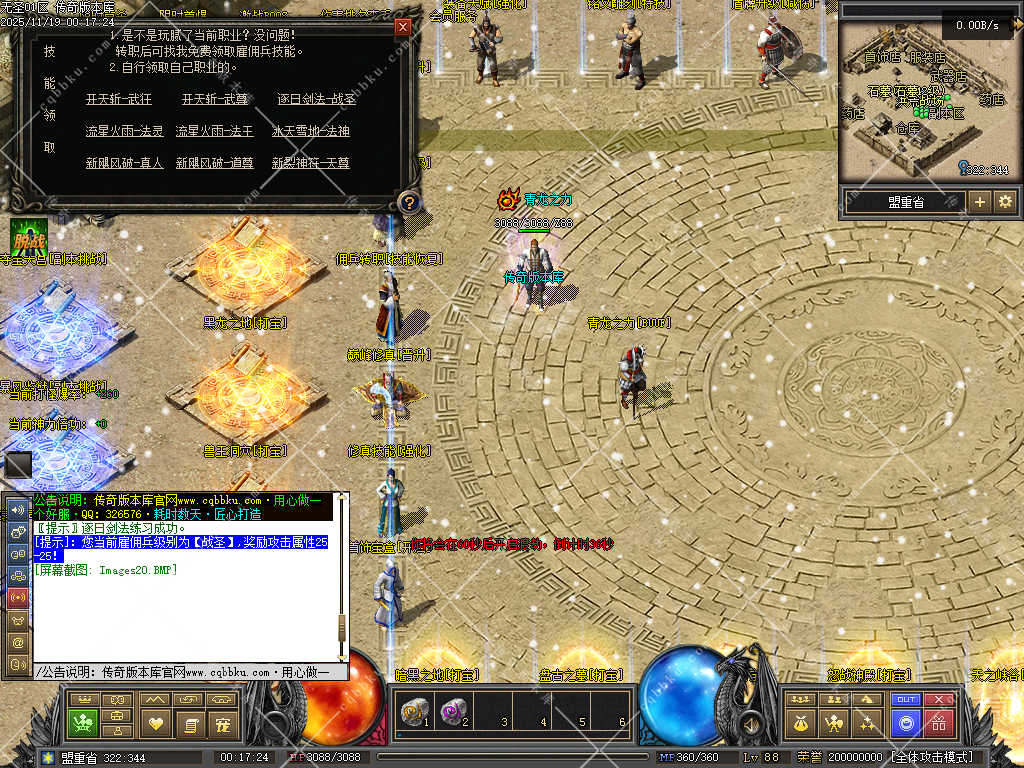Close the skill claim dialog
This screenshot has height=768, width=1024.
pyautogui.click(x=403, y=27)
